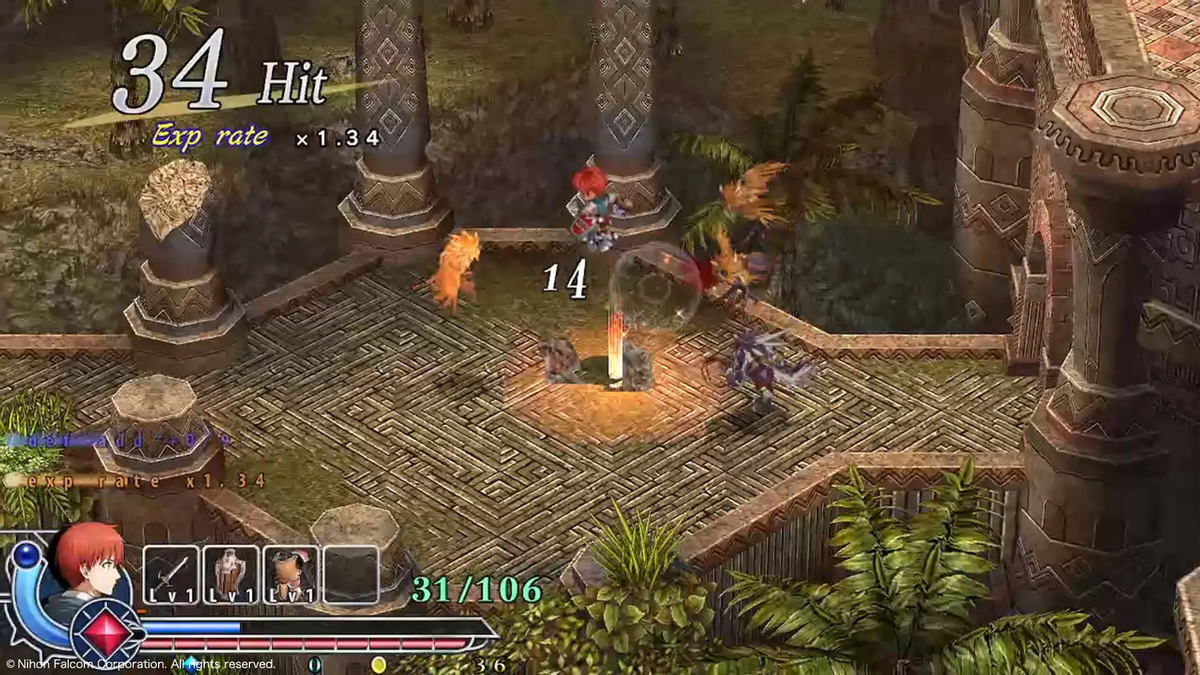Image resolution: width=1200 pixels, height=675 pixels.
Task: Click the red-haired hero portrait
Action: tap(88, 563)
